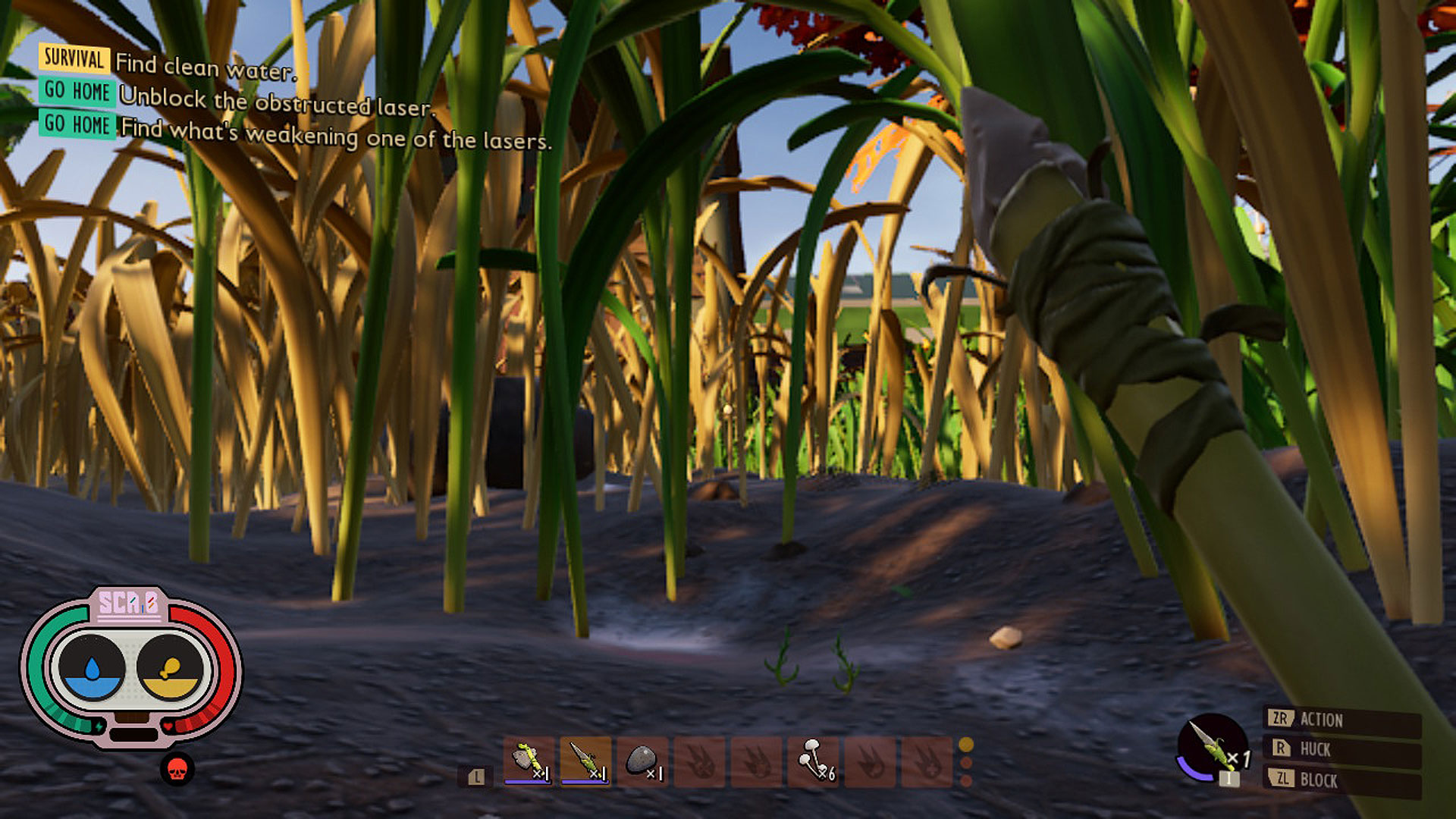Click the equipped spear circular icon
Viewport: 1456px width, 819px height.
pyautogui.click(x=1213, y=748)
